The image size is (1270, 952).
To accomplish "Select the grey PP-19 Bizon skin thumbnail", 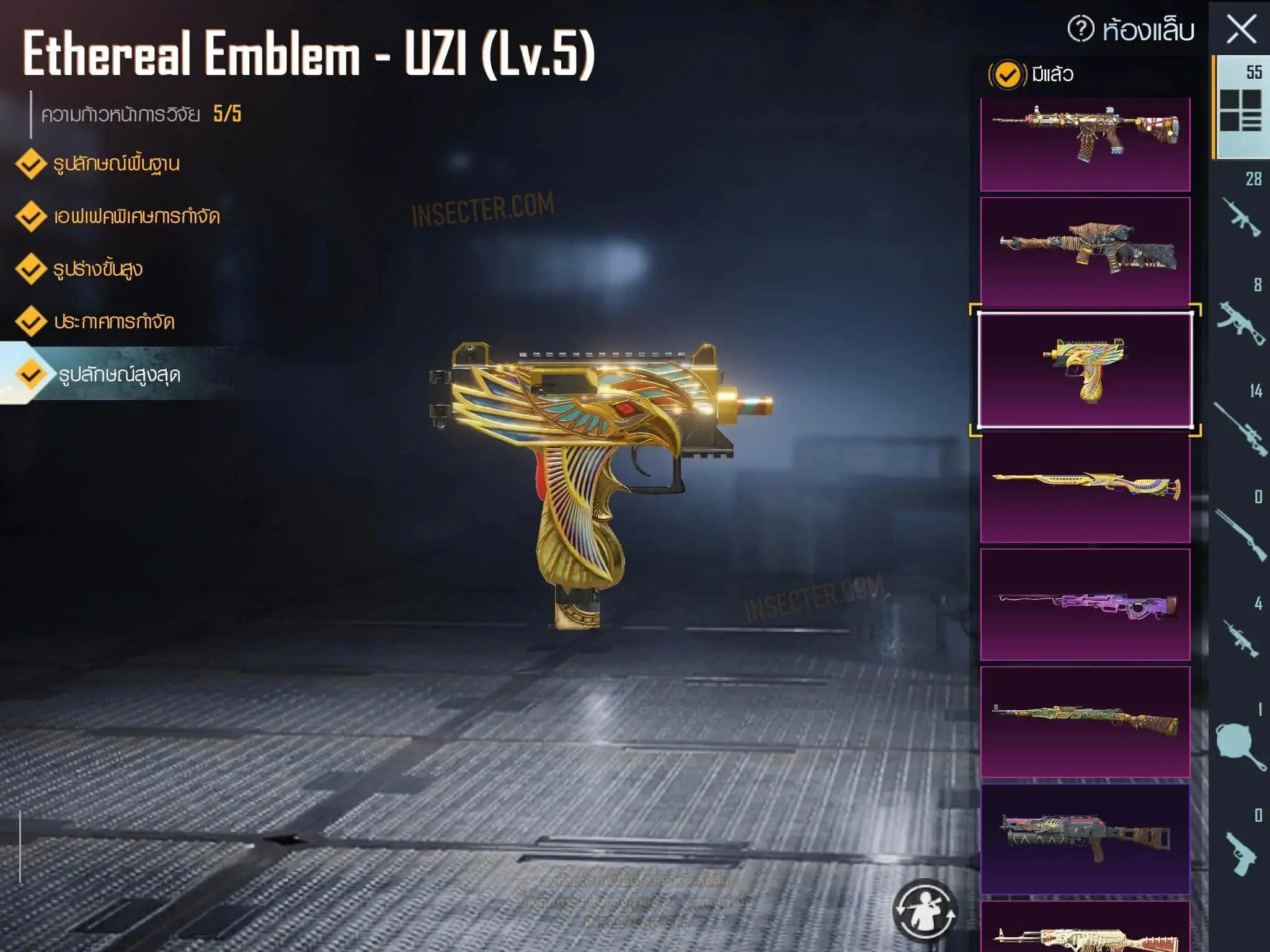I will point(1085,839).
